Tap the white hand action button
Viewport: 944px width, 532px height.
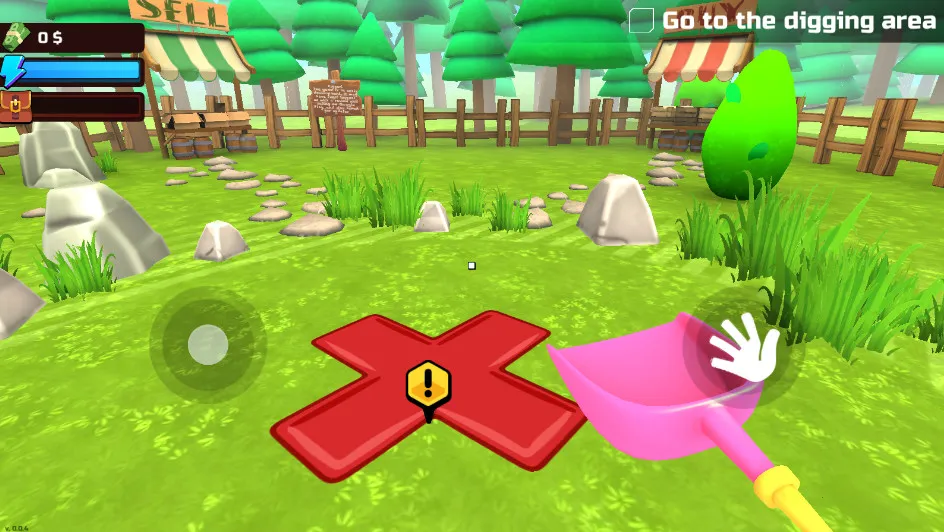pyautogui.click(x=743, y=347)
